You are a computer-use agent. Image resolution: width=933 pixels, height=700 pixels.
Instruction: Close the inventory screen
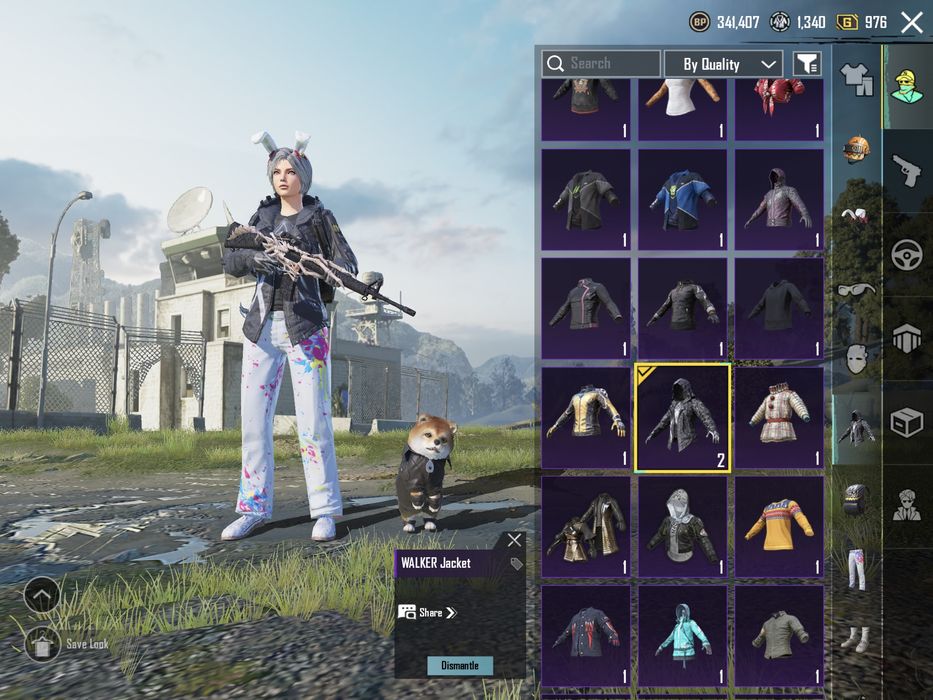tap(911, 22)
